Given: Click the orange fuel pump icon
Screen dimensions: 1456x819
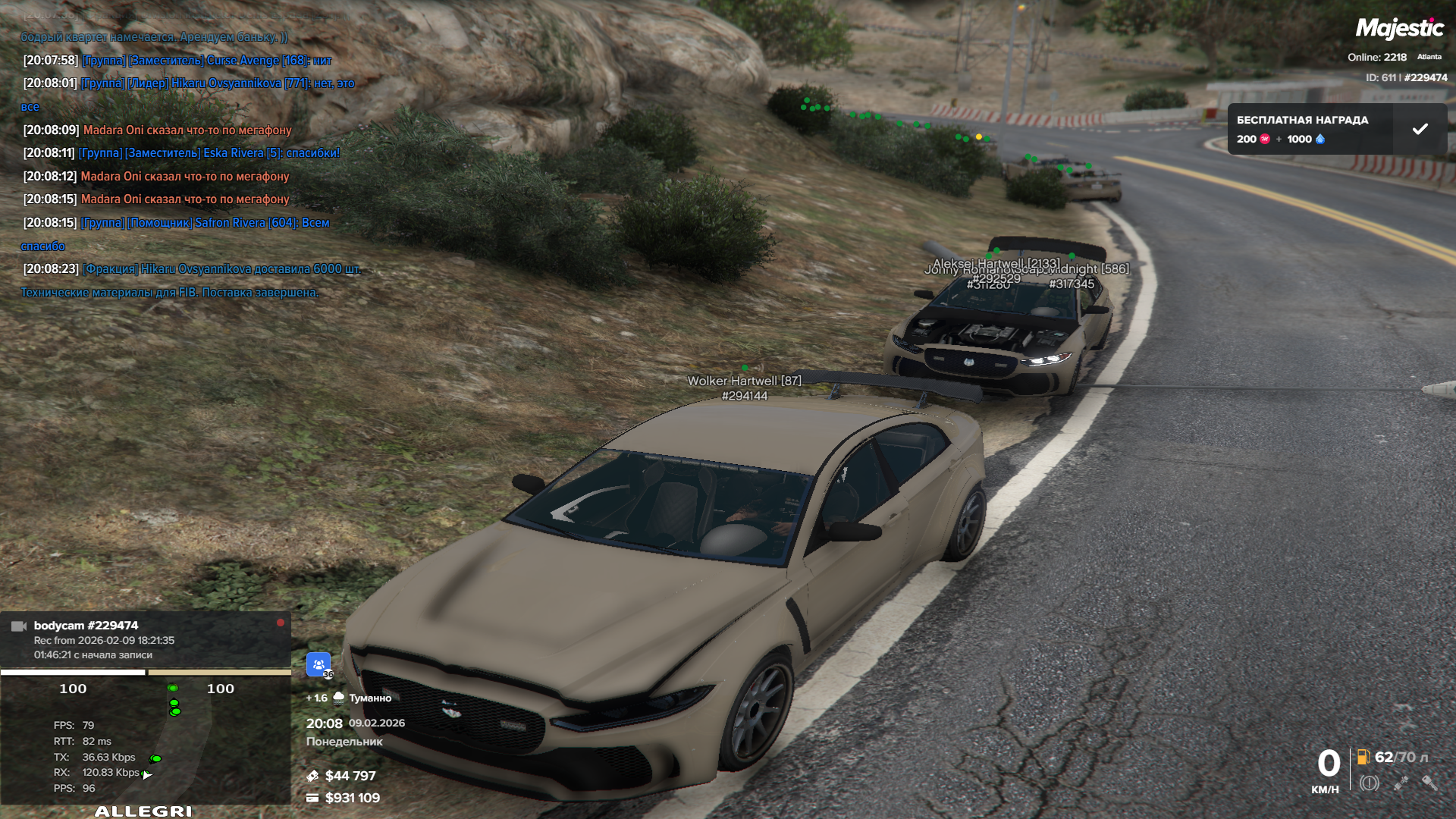Looking at the screenshot, I should pyautogui.click(x=1363, y=757).
